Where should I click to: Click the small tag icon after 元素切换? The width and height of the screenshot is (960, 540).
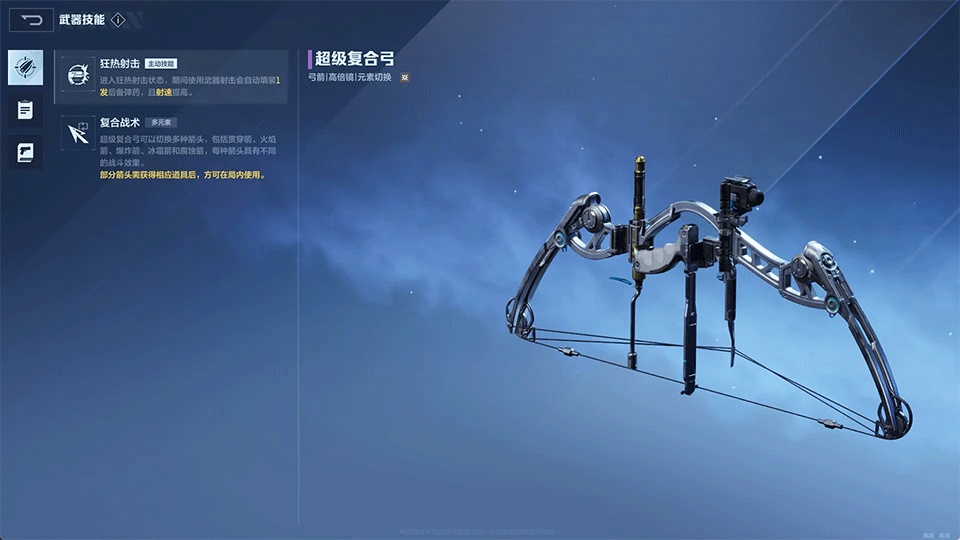(404, 77)
